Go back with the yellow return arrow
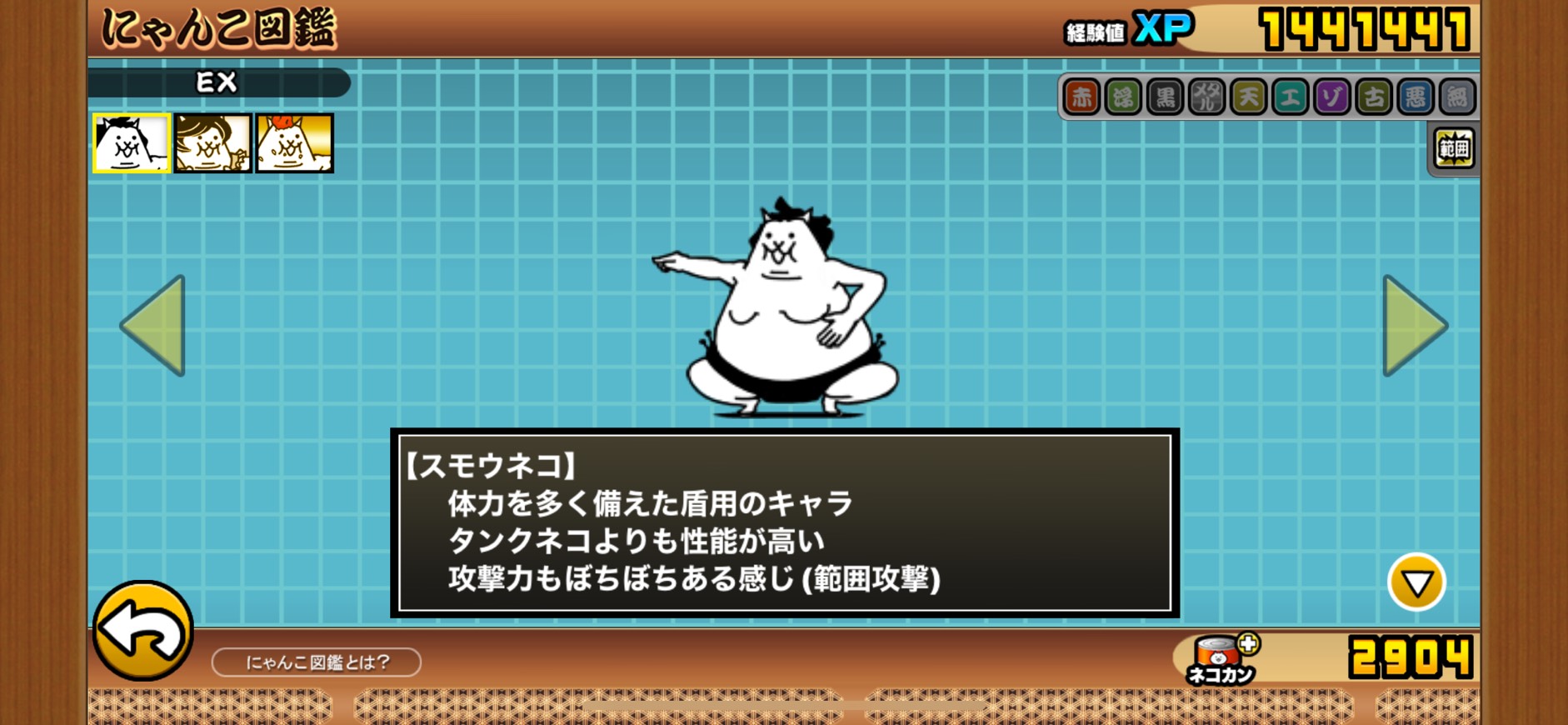This screenshot has height=725, width=1568. tap(142, 631)
